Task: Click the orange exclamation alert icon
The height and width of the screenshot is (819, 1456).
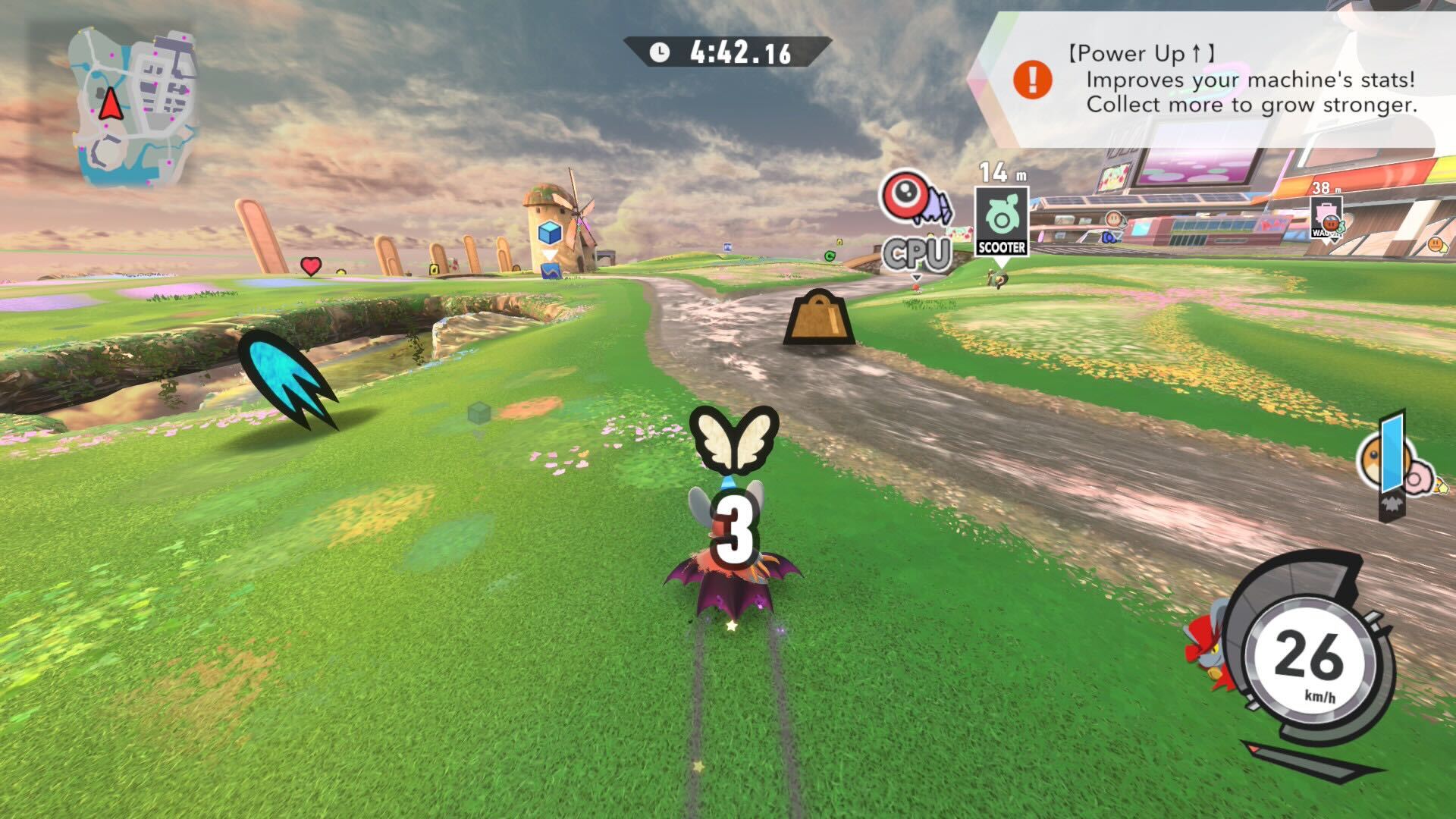Action: click(x=1032, y=78)
